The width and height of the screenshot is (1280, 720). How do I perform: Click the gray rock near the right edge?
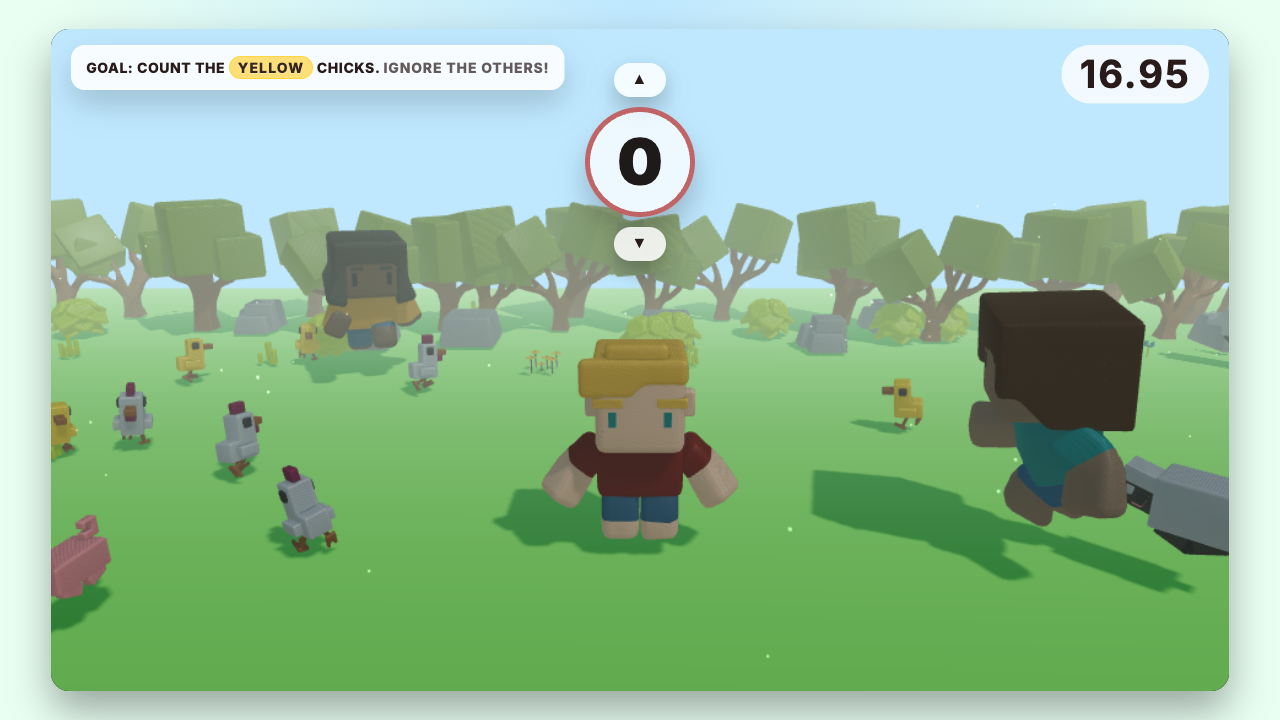1210,330
